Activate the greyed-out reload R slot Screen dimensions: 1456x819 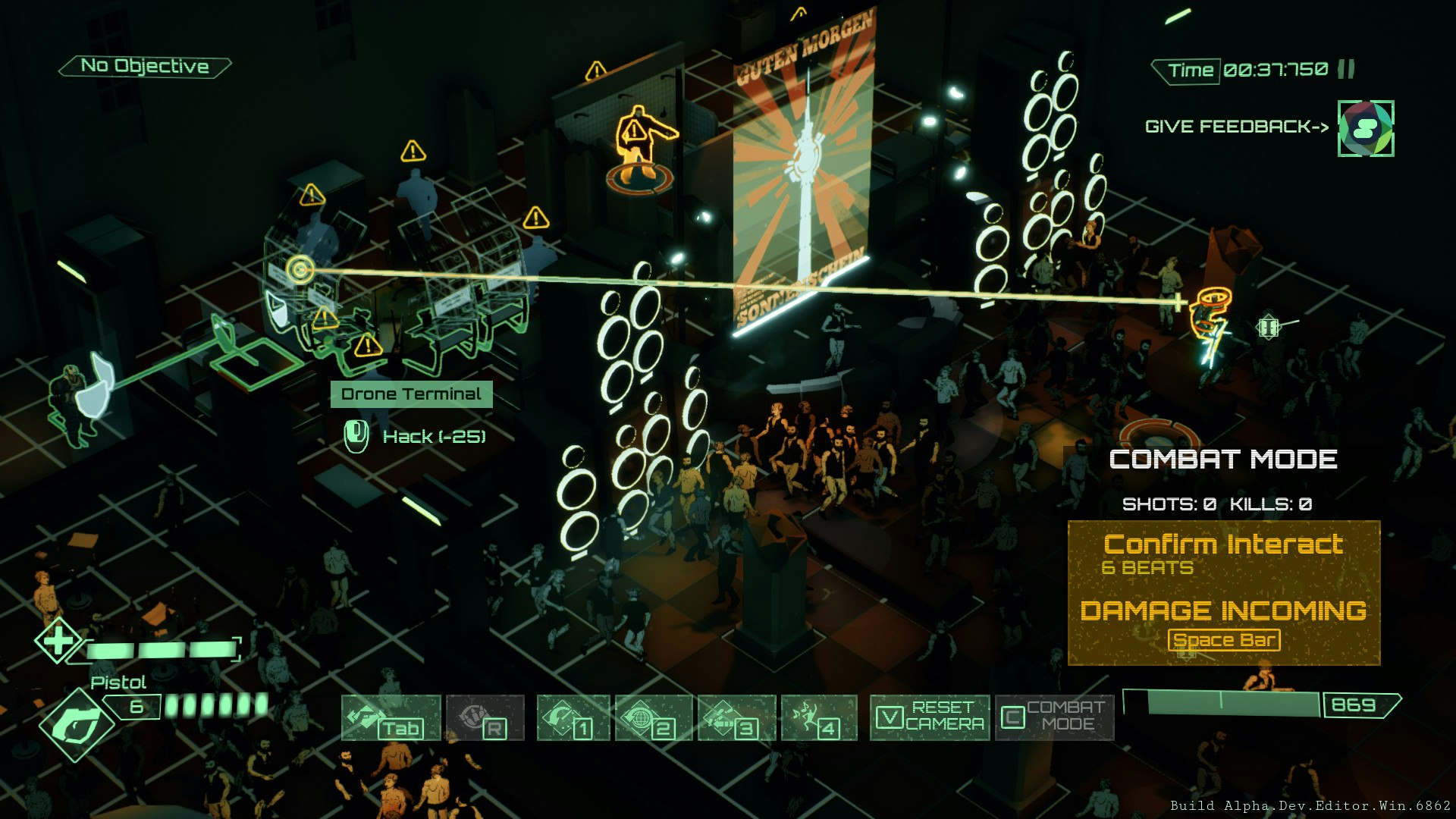(485, 717)
